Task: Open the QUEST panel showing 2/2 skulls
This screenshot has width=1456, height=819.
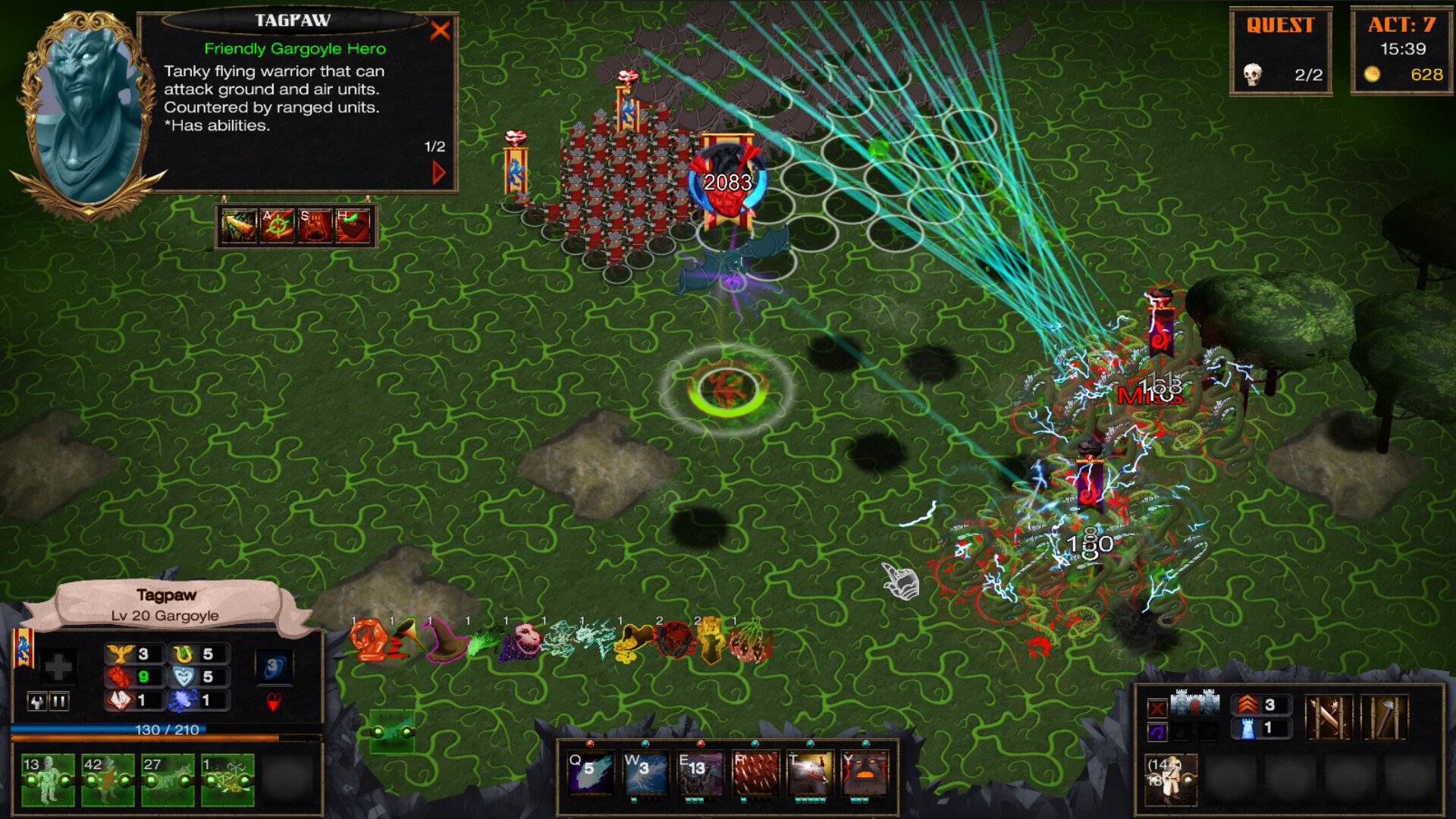Action: point(1282,49)
